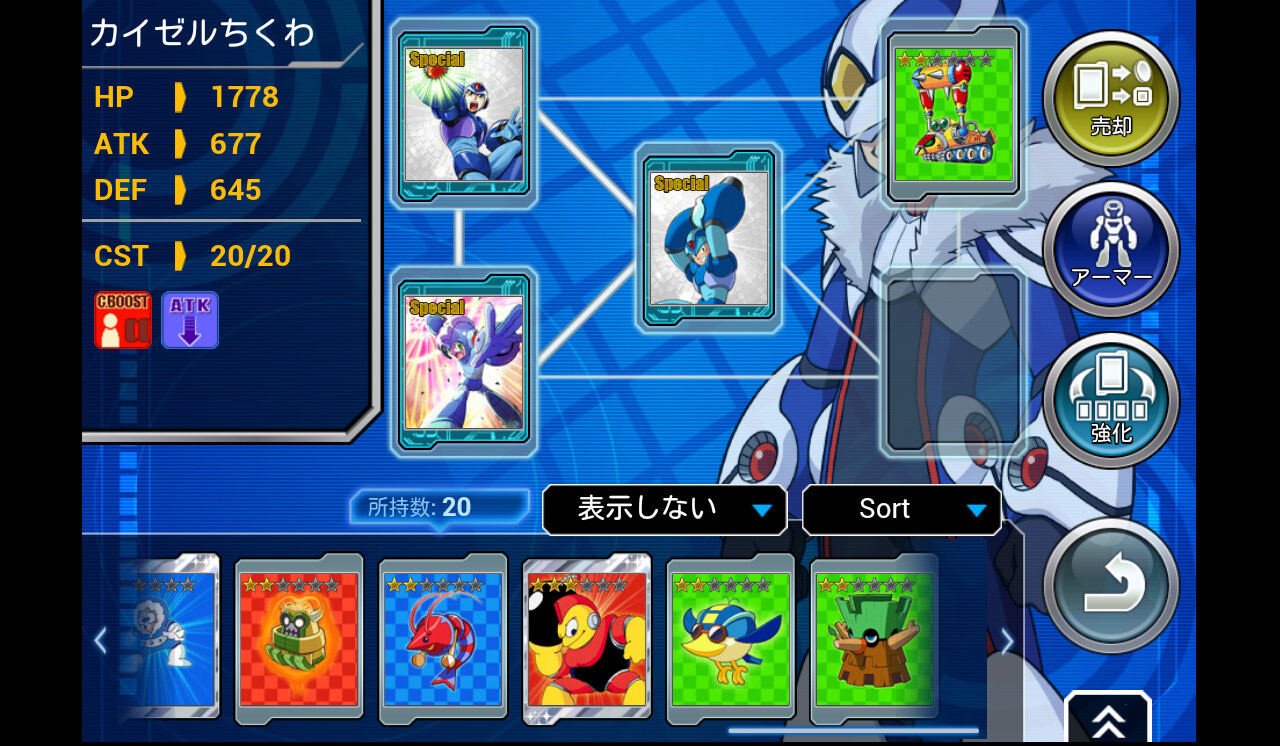Screen dimensions: 1280x746
Task: Select the 強化 enhance icon
Action: pyautogui.click(x=1110, y=398)
